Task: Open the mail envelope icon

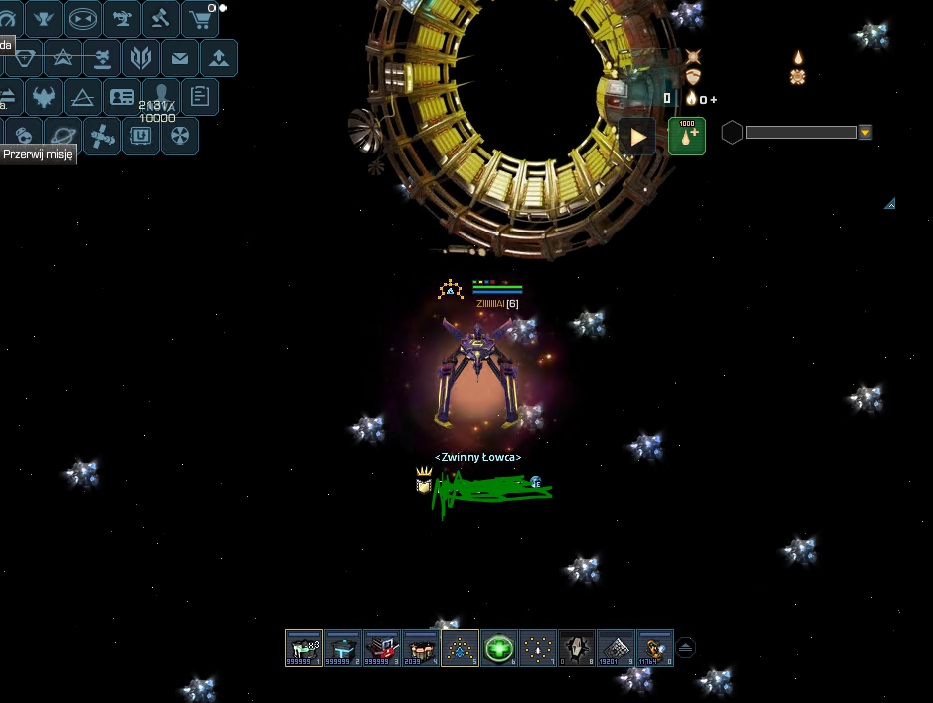Action: pos(180,58)
